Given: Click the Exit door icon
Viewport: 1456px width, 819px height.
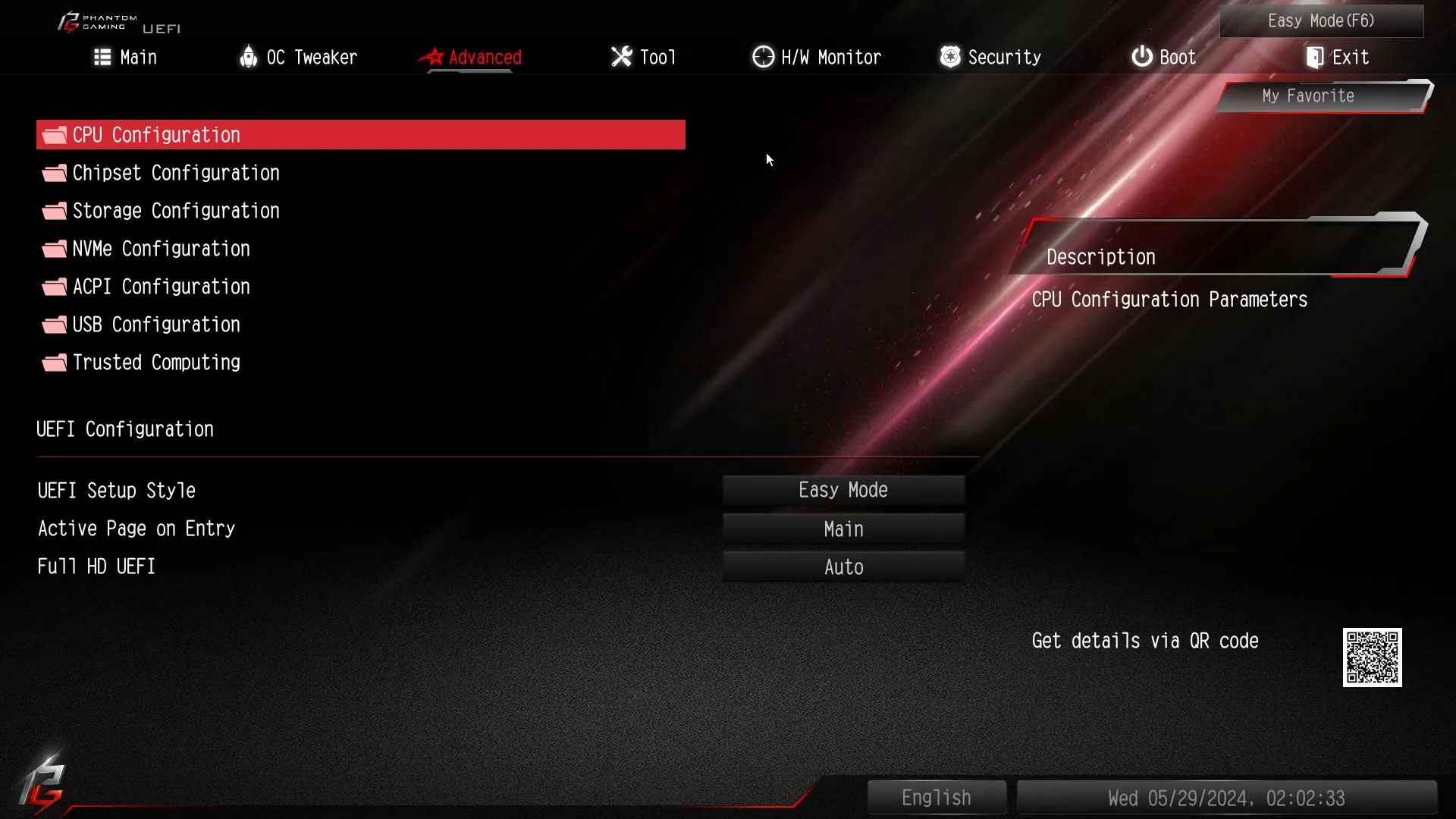Looking at the screenshot, I should pos(1313,56).
